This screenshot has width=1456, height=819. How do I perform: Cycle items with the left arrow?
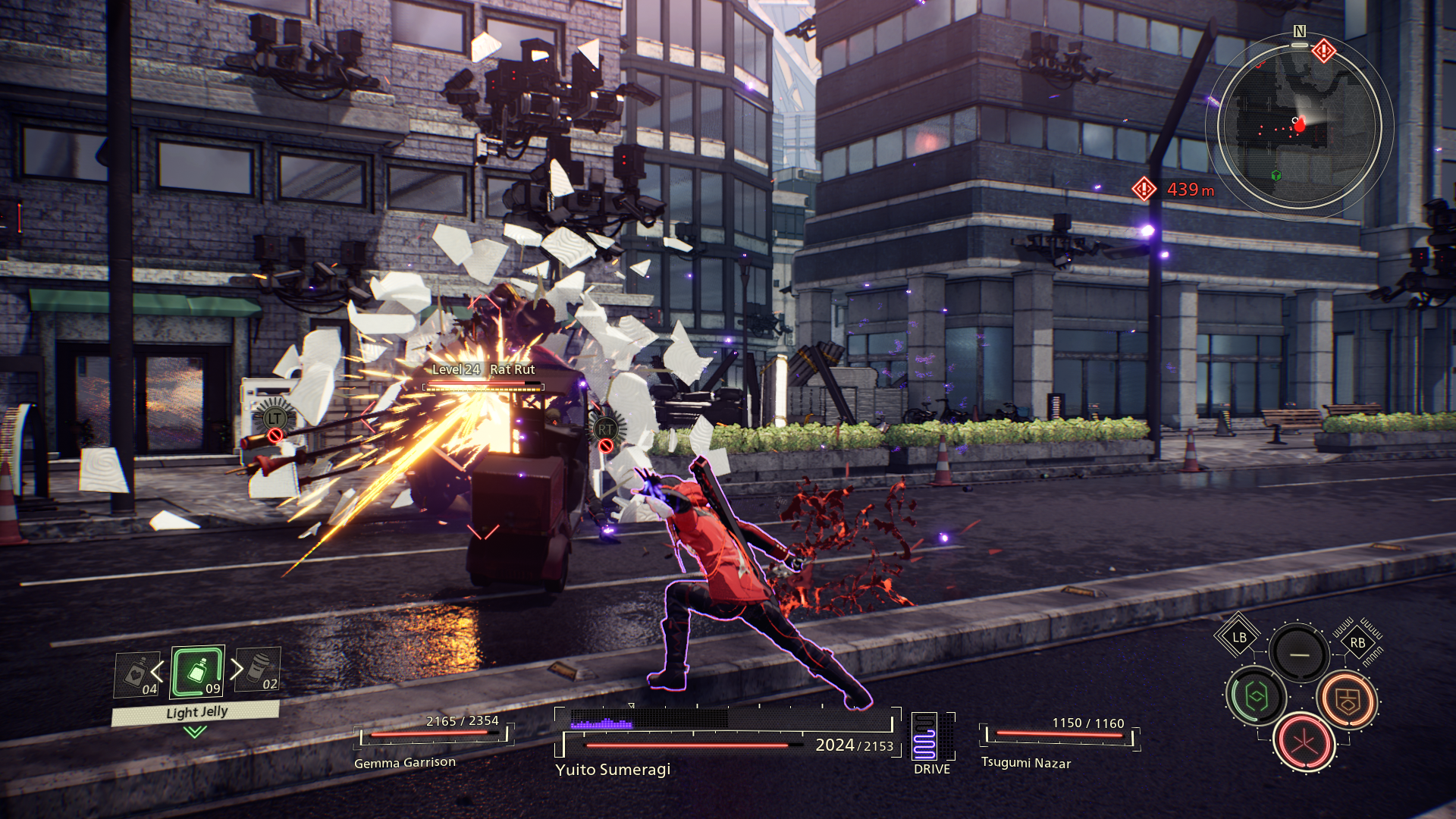click(158, 671)
